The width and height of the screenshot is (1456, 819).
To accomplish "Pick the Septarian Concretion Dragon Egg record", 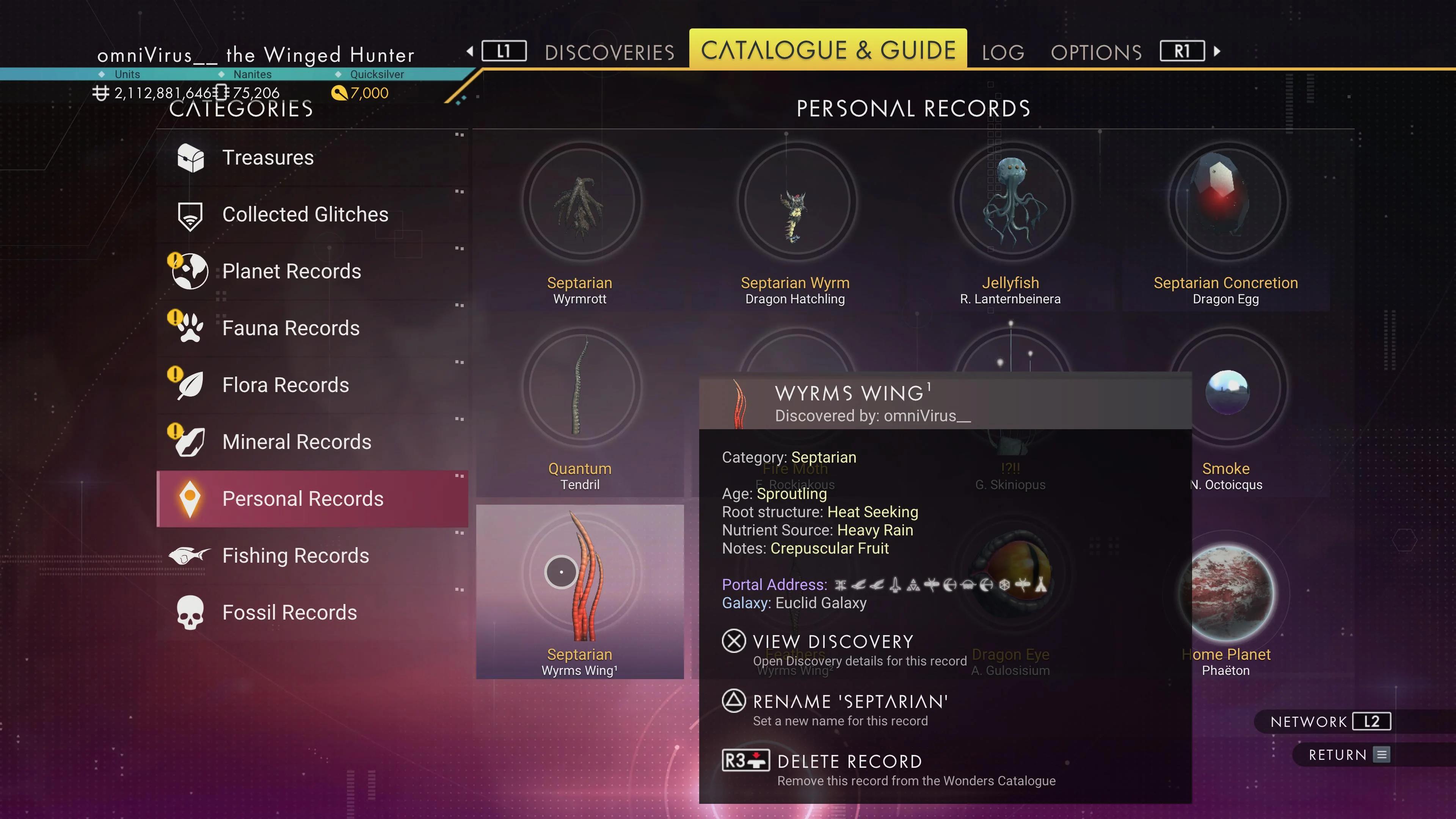I will 1225,226.
